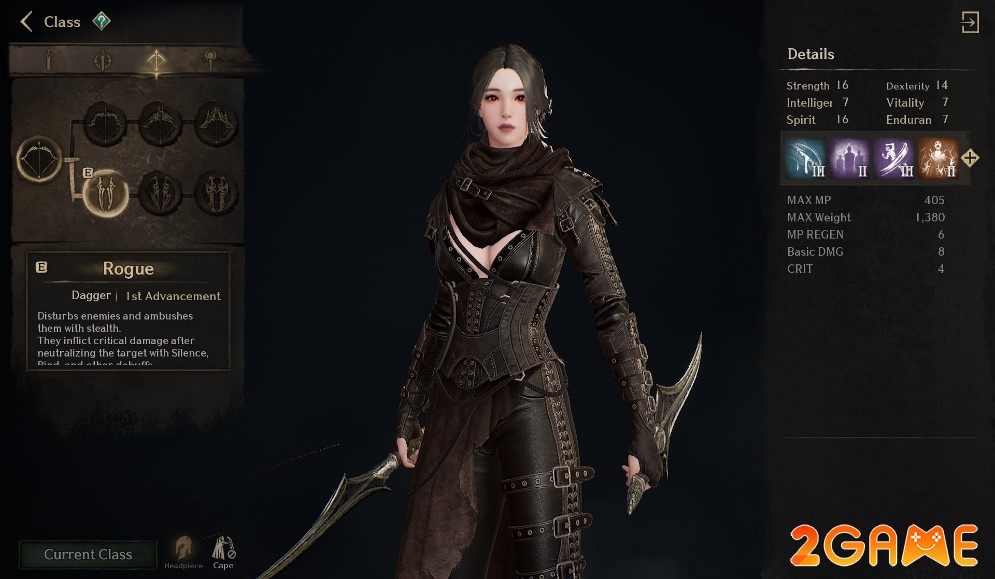This screenshot has height=579, width=995.
Task: Select the purple group silhouettes skill icon
Action: [x=848, y=158]
